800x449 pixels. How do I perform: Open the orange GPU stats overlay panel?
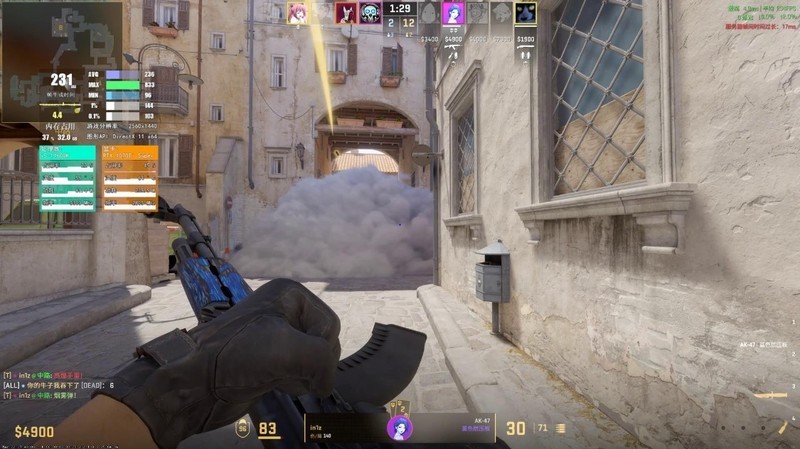(130, 178)
